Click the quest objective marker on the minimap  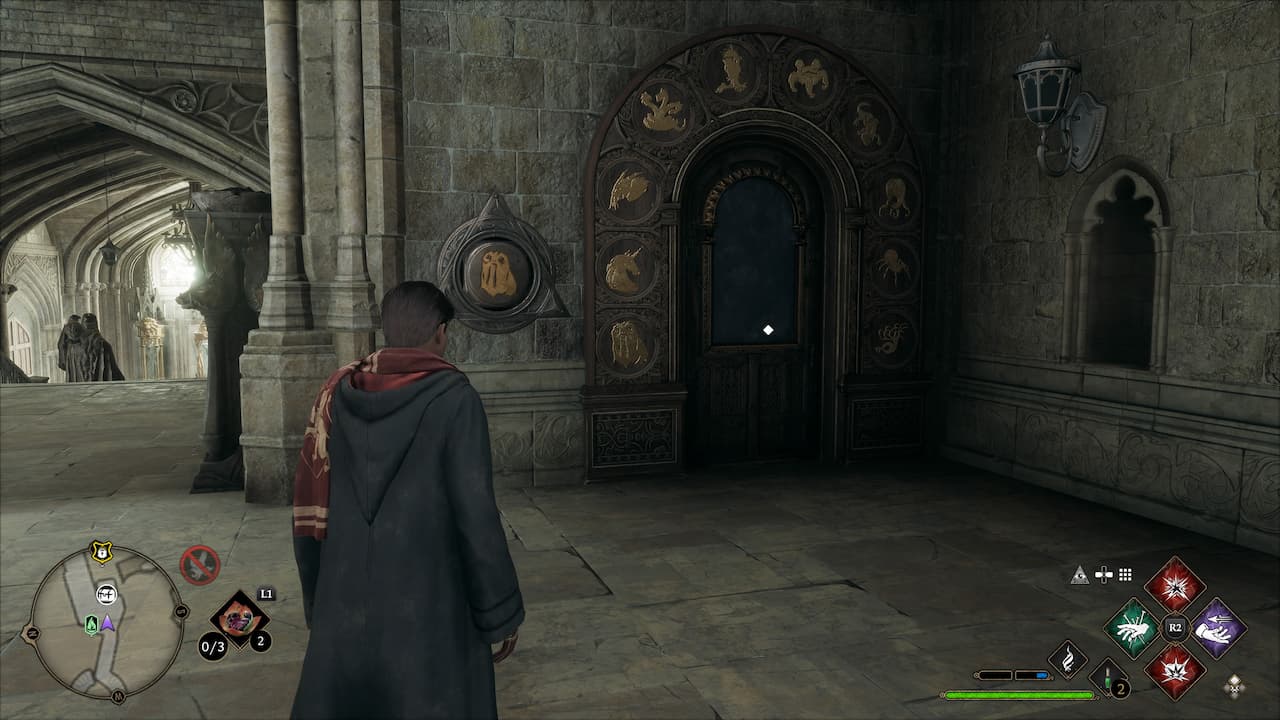106,594
